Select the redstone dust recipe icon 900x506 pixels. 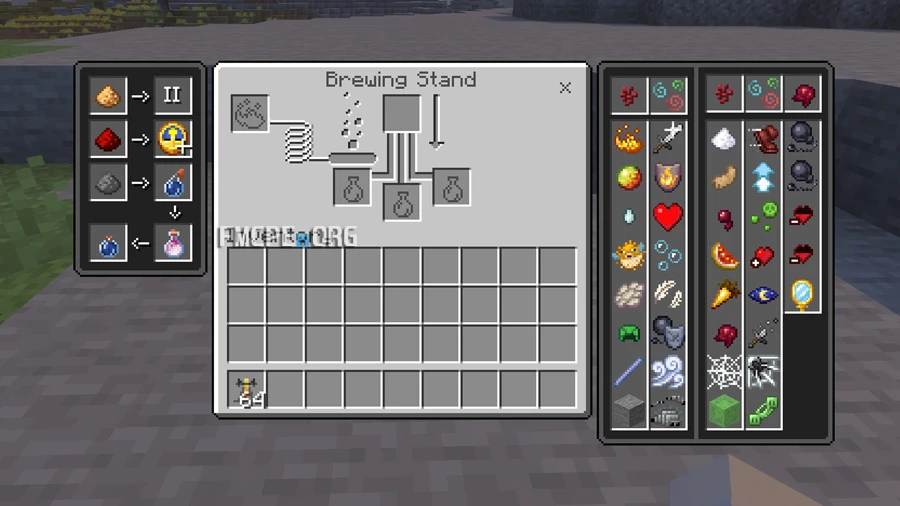(x=108, y=140)
